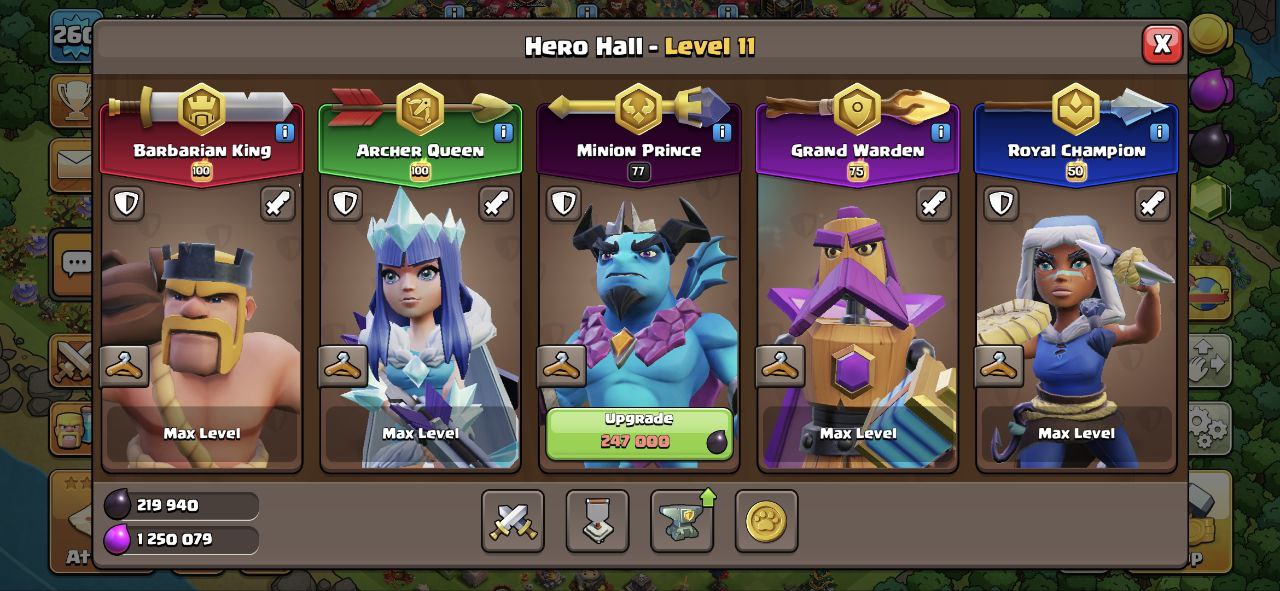Change the Archer Queen skin via hanger
Image resolution: width=1280 pixels, height=591 pixels.
343,366
